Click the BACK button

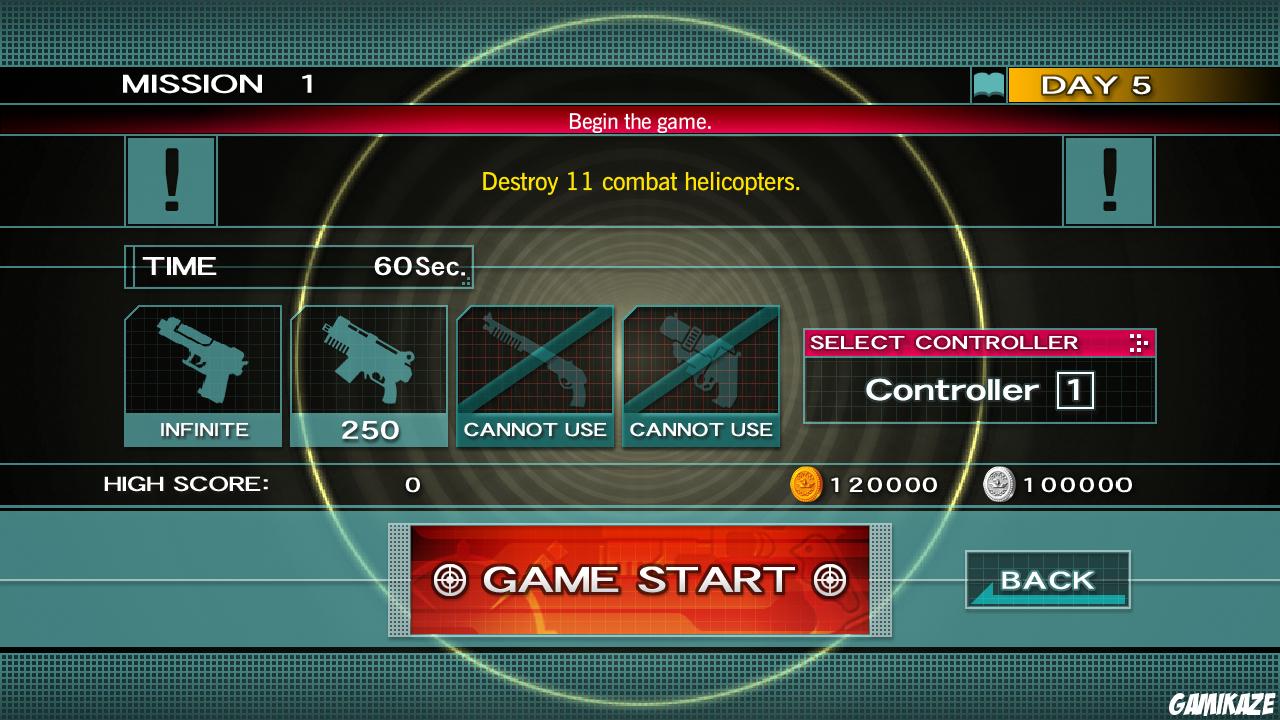coord(1046,578)
